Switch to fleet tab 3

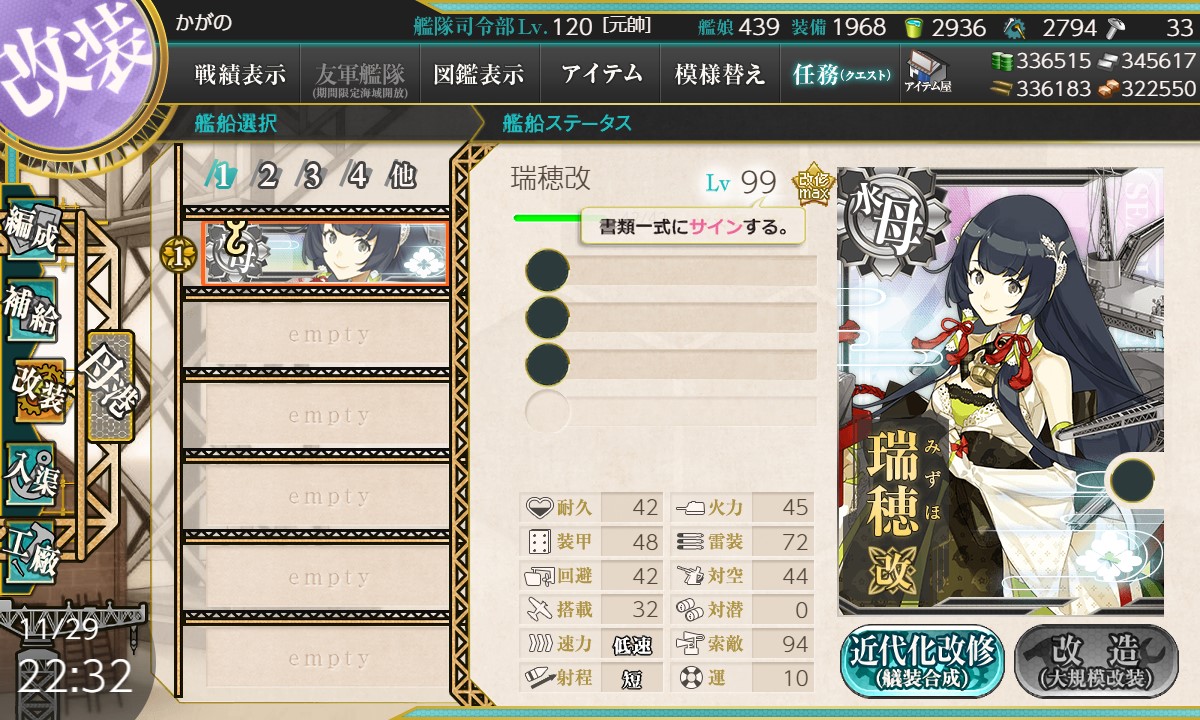click(312, 177)
